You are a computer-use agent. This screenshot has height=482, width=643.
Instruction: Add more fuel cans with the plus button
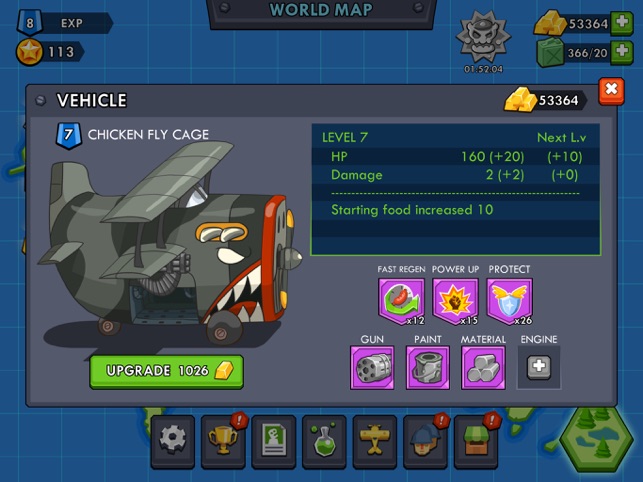pos(620,52)
